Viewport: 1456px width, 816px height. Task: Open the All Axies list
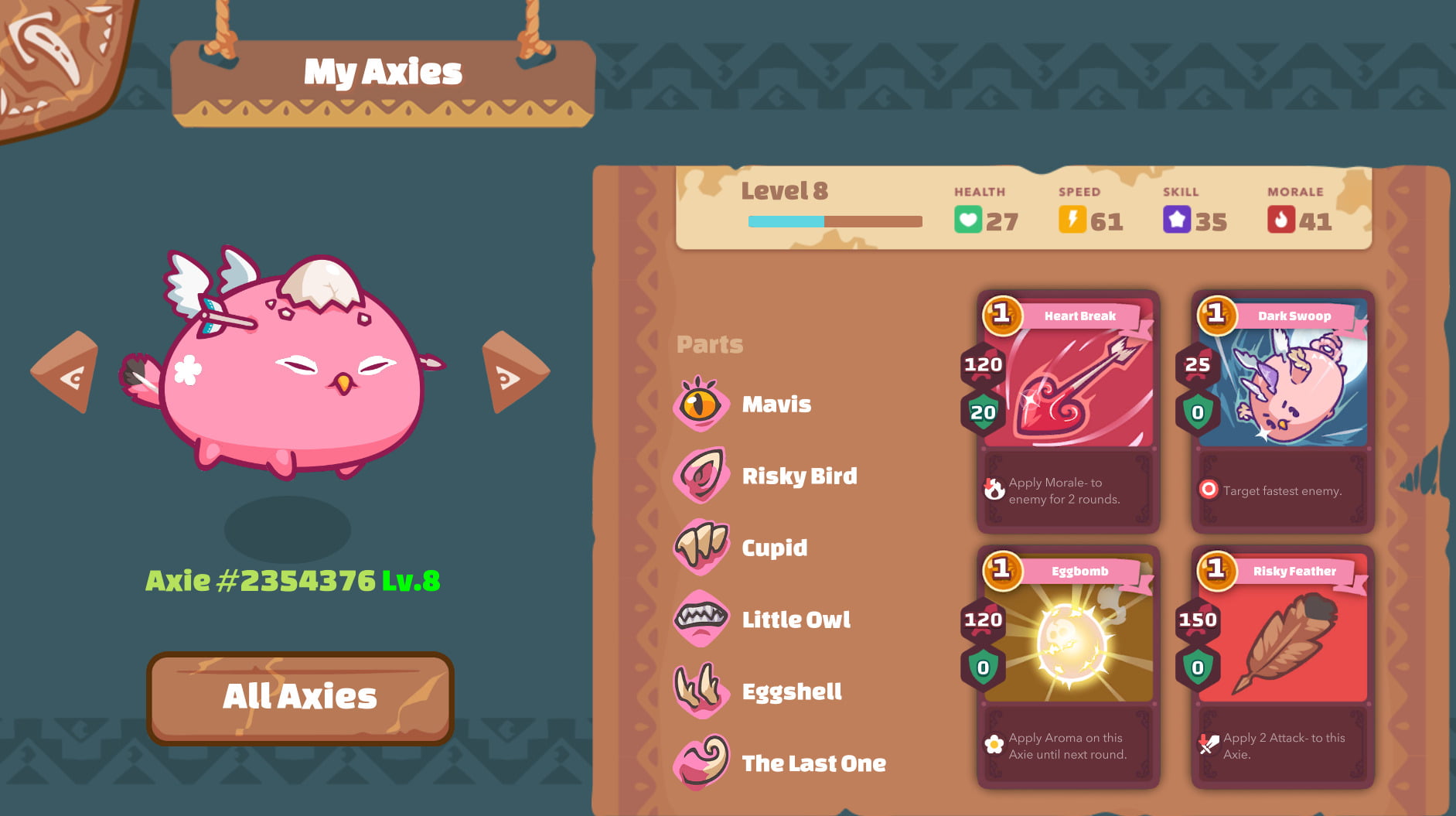pos(300,697)
